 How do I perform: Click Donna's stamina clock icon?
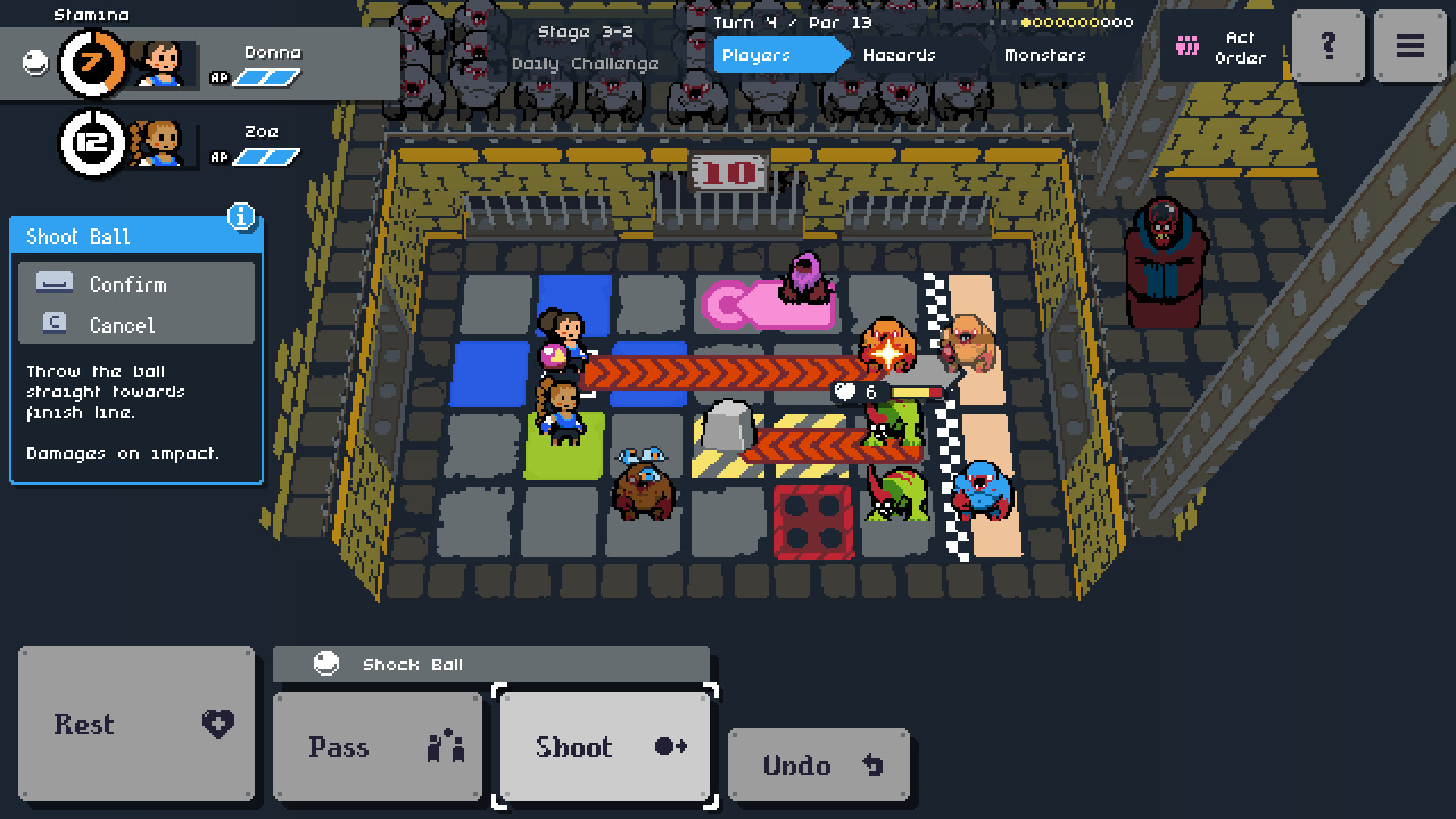click(x=93, y=64)
